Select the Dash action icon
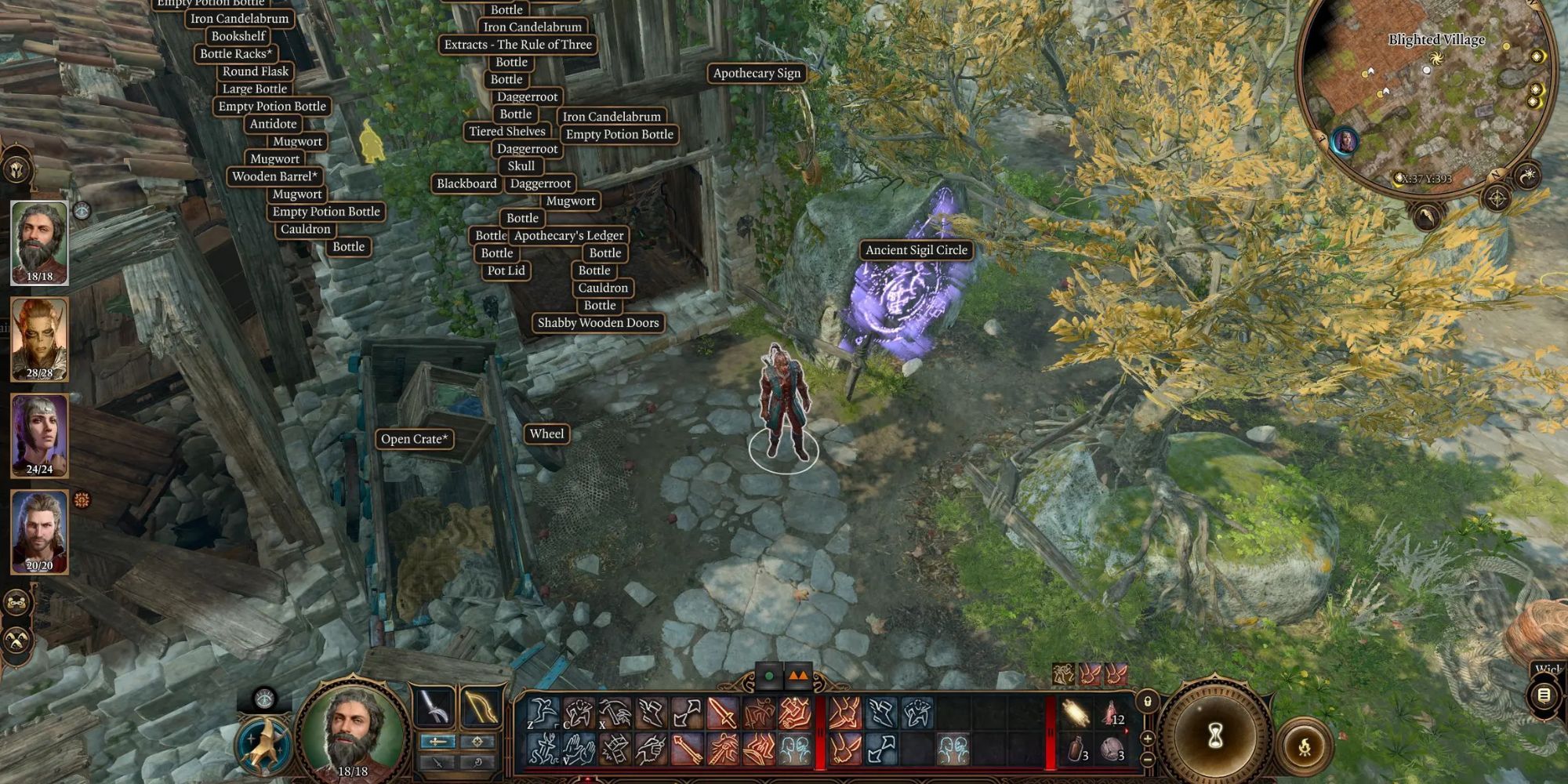Viewport: 1568px width, 784px height. coord(651,711)
